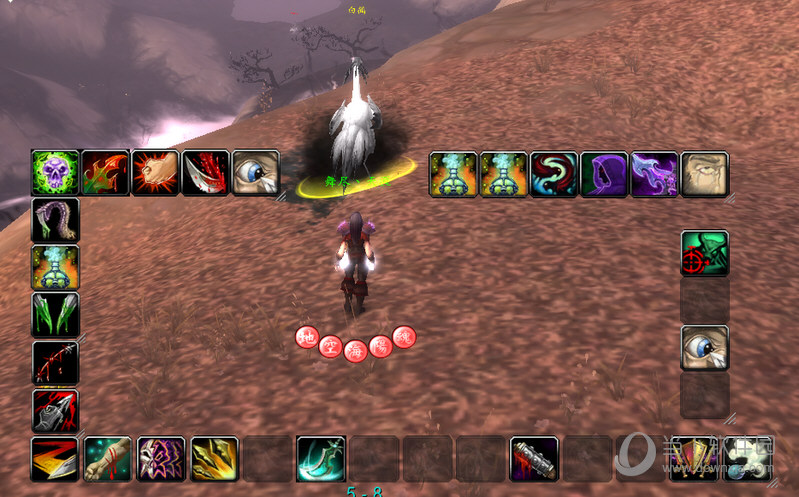Use the bloody slash marks ability
799x497 pixels.
pos(55,362)
